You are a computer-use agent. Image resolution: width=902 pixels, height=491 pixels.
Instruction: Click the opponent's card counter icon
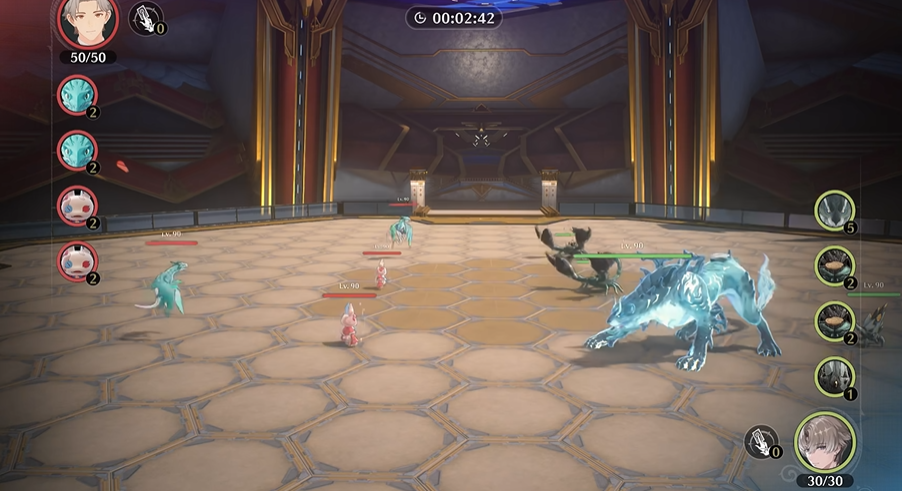click(x=146, y=18)
